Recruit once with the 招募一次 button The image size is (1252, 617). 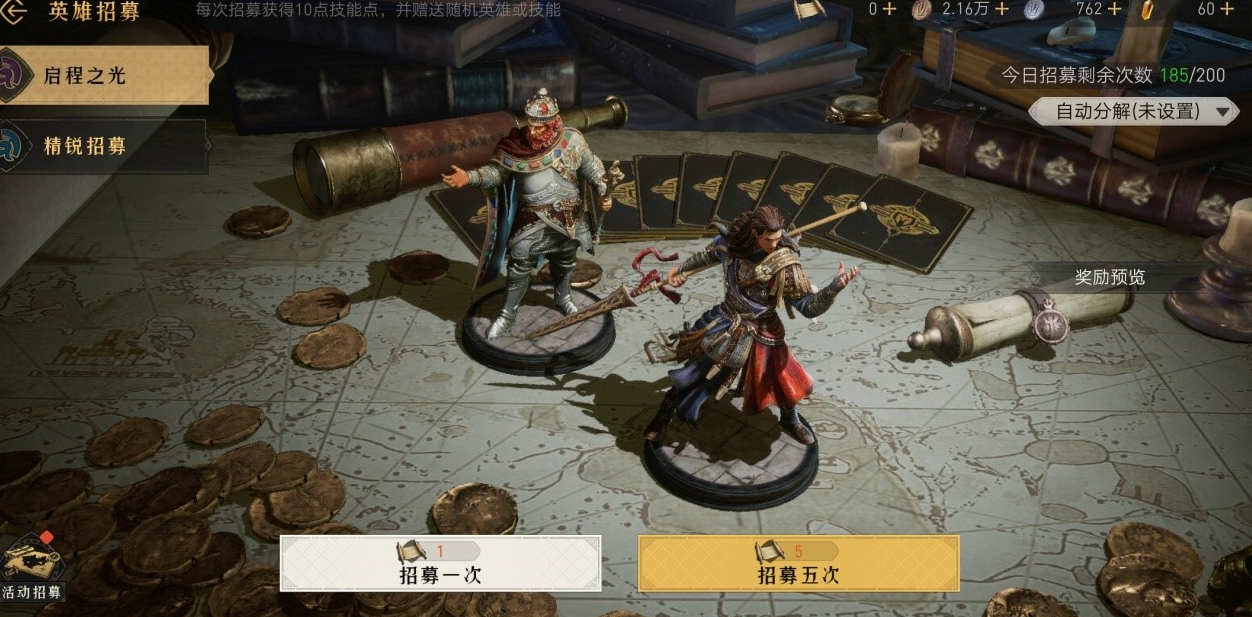pos(440,564)
